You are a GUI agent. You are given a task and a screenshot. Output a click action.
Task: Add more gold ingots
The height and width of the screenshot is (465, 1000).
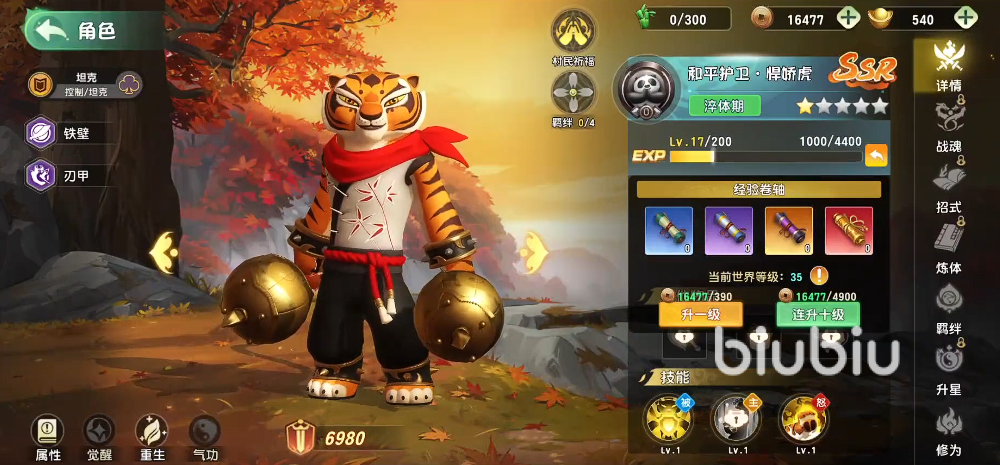coord(965,18)
